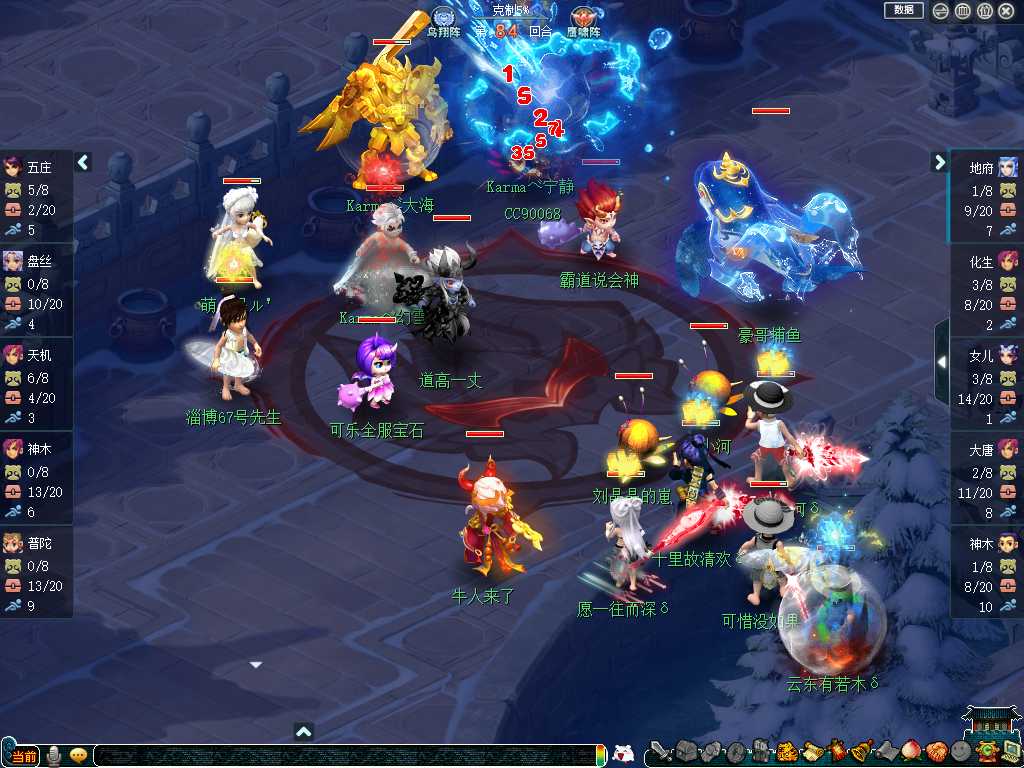Activate the microphone voice chat icon
The image size is (1024, 768).
coord(54,755)
